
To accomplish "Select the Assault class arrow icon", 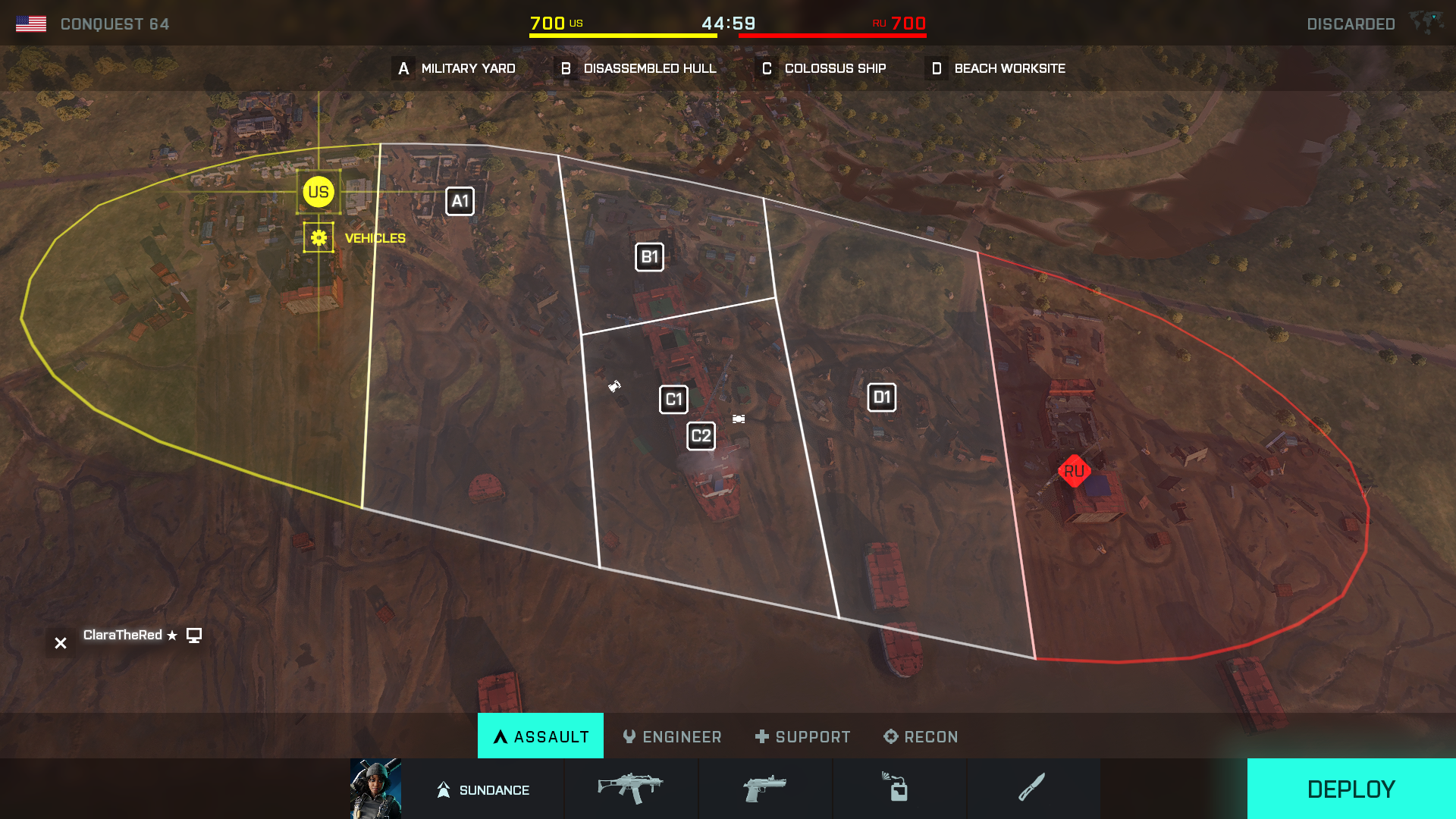I will 500,736.
